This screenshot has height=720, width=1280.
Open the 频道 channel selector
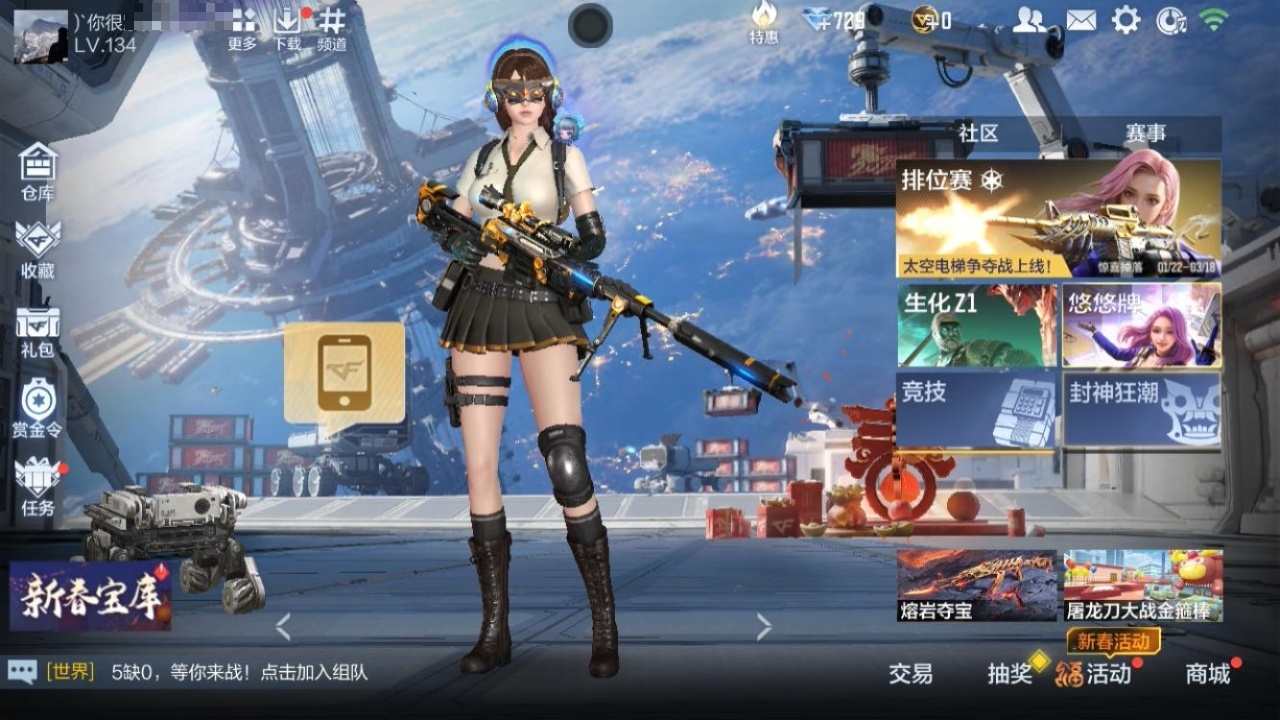(332, 28)
